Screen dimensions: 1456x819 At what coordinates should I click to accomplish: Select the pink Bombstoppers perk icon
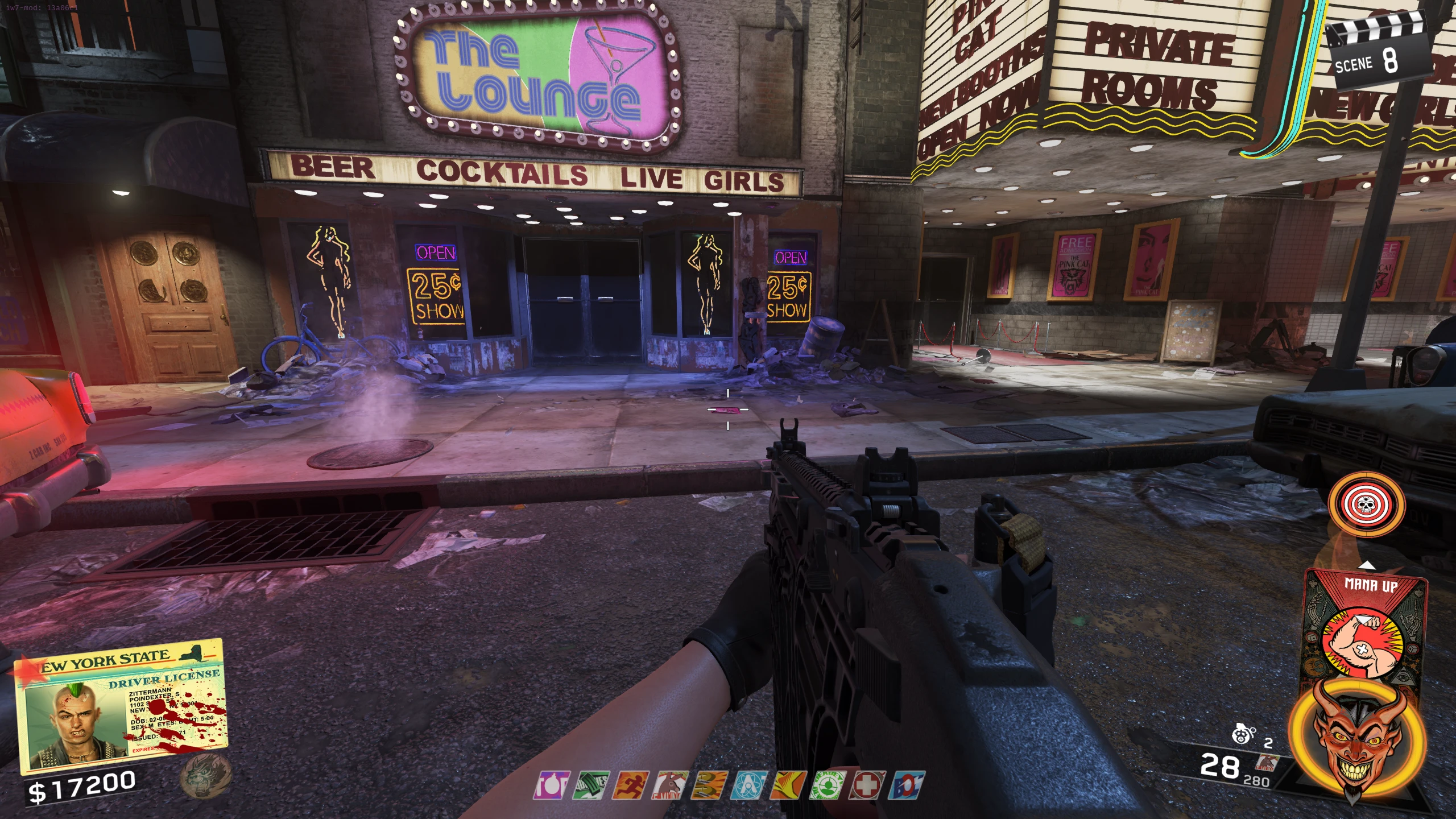[x=552, y=785]
